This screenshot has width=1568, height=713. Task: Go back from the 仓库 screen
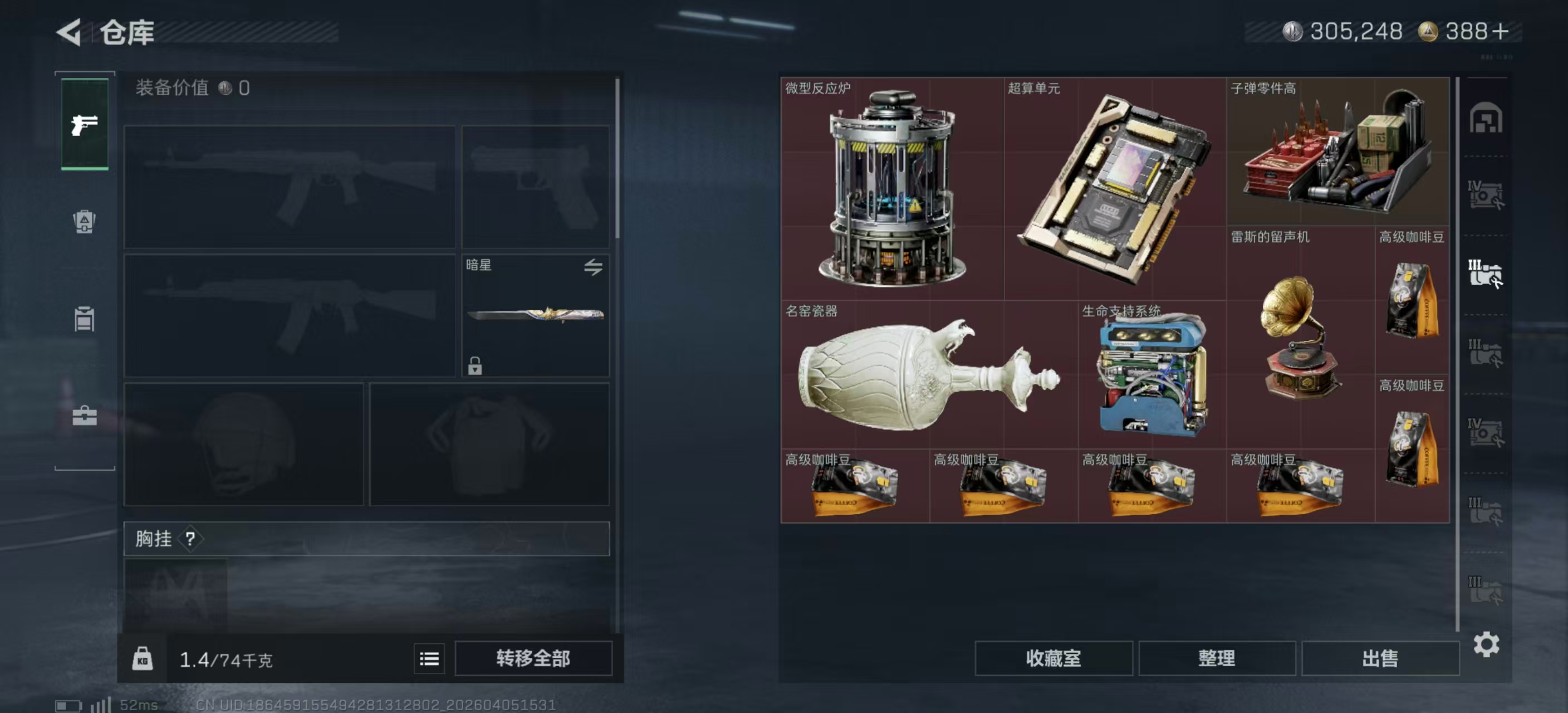(69, 32)
